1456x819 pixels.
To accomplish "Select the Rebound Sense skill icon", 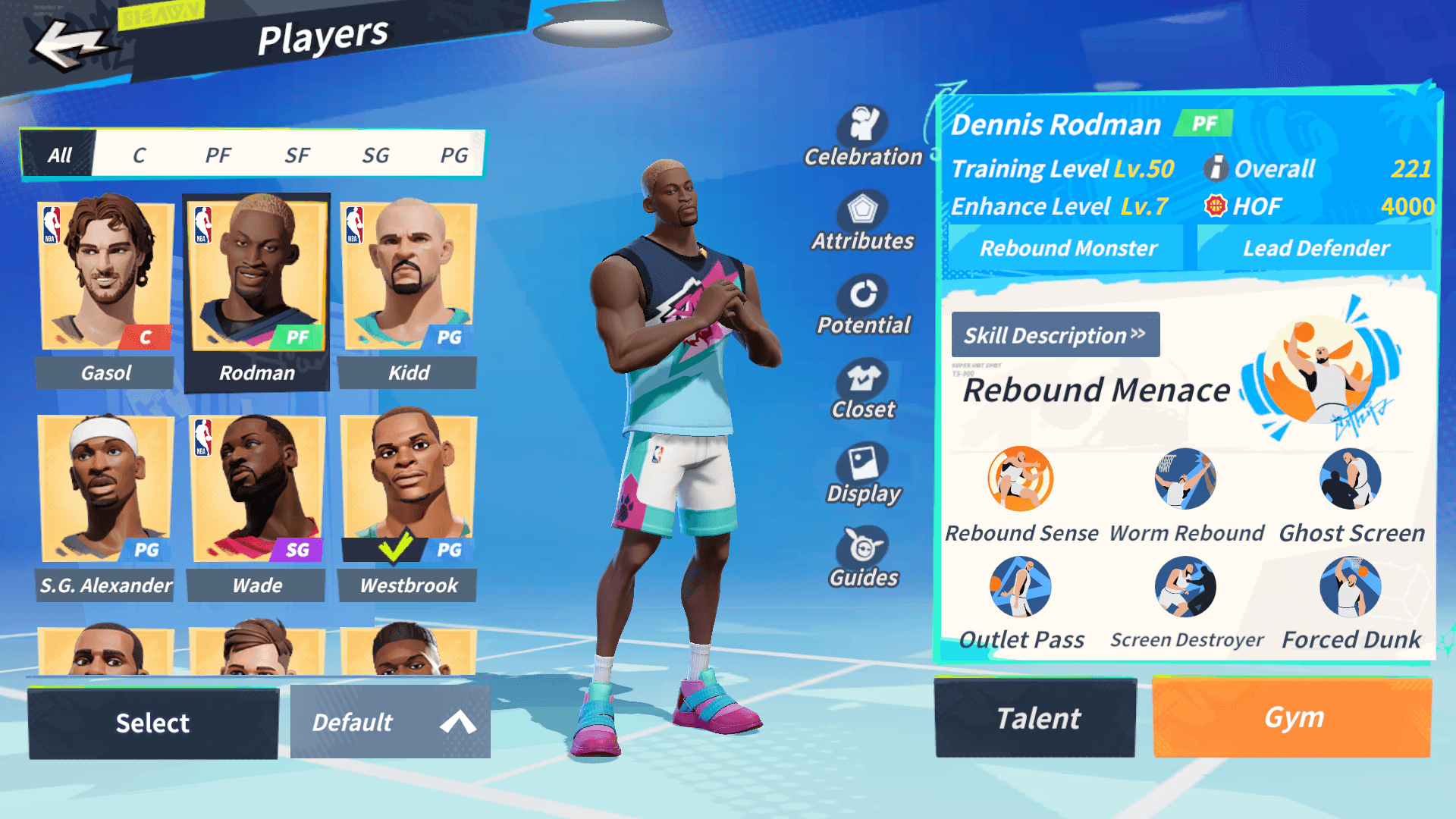I will pyautogui.click(x=1020, y=479).
